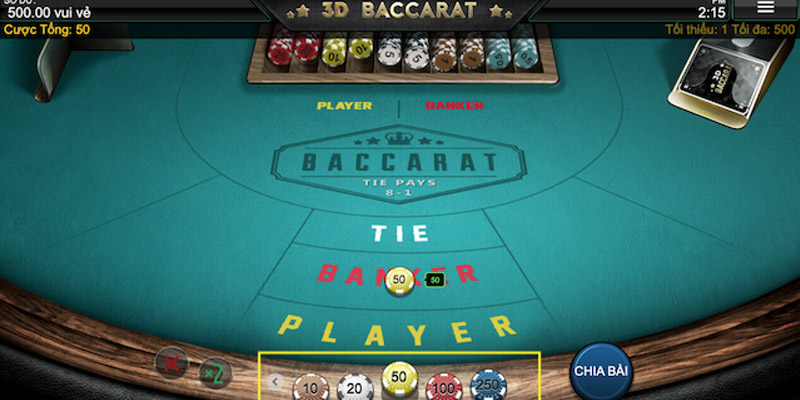Pick the yellow 50 chip
The height and width of the screenshot is (400, 800).
pos(400,380)
